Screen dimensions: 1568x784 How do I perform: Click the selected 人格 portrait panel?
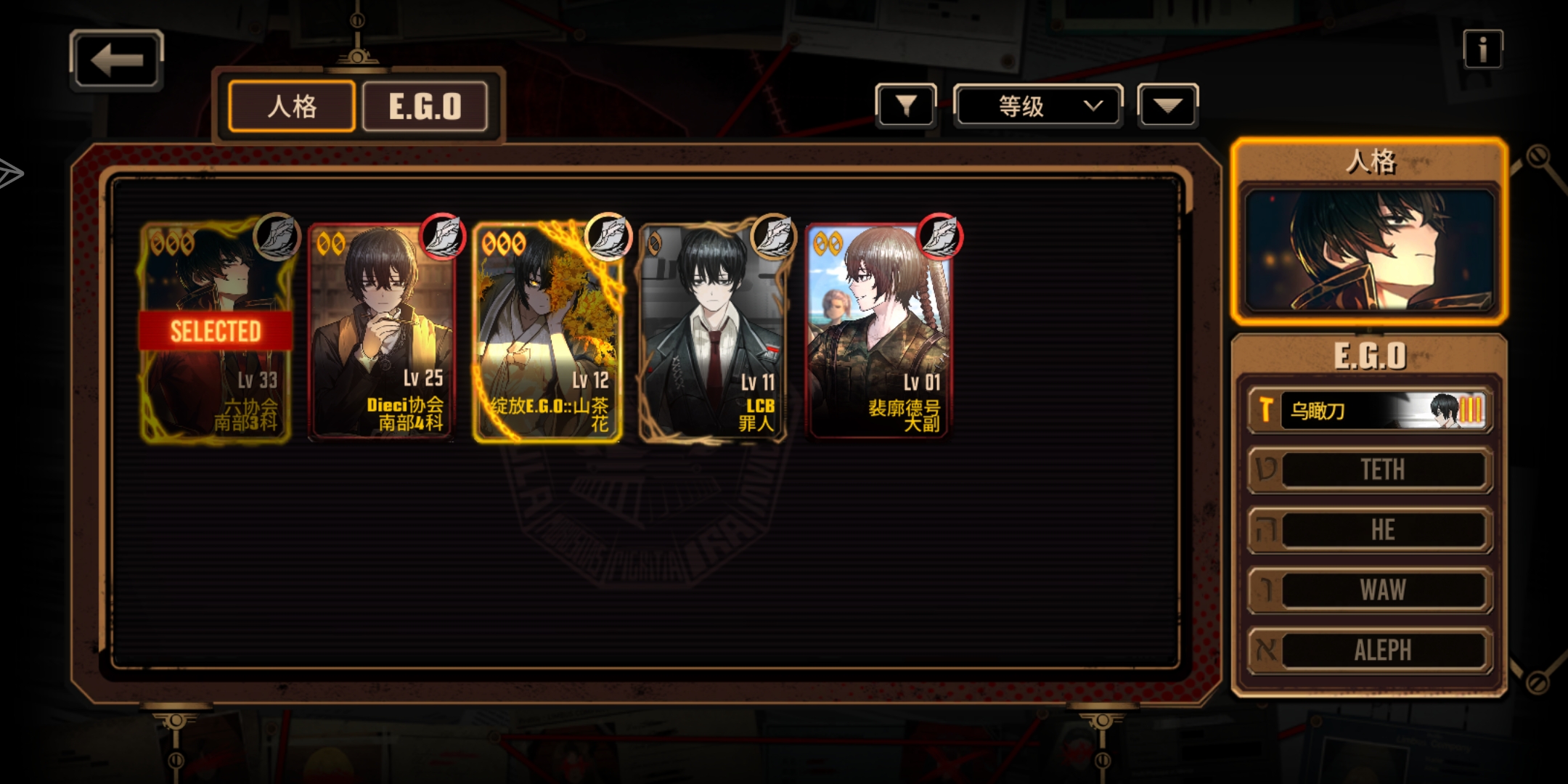(1370, 250)
